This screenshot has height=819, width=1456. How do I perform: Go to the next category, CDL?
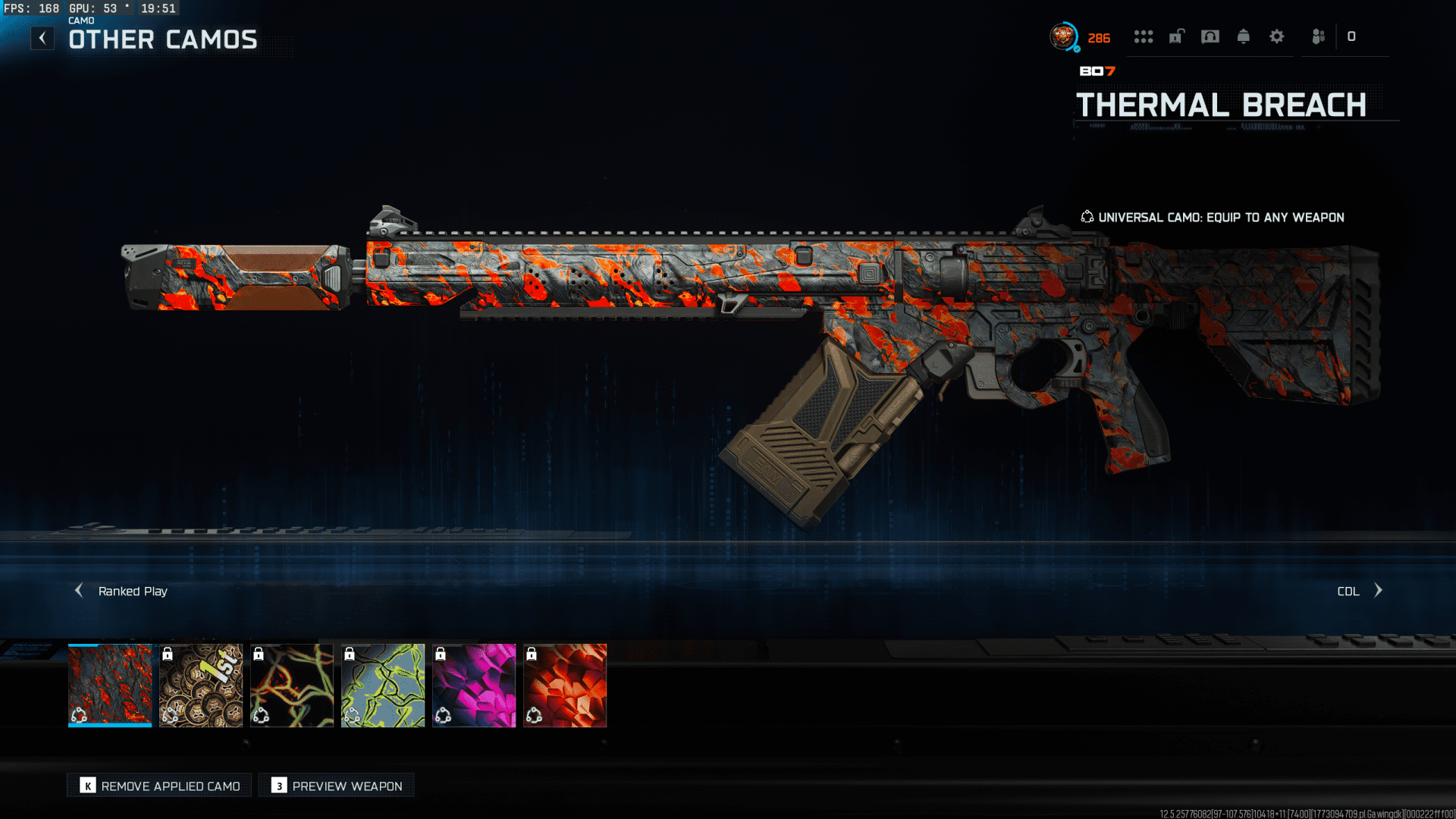[1378, 590]
